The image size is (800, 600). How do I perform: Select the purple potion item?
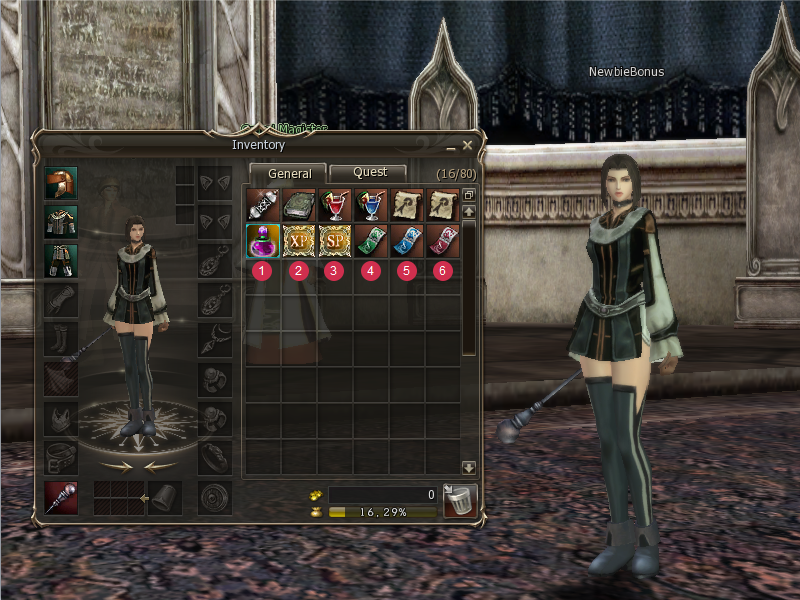coord(261,240)
